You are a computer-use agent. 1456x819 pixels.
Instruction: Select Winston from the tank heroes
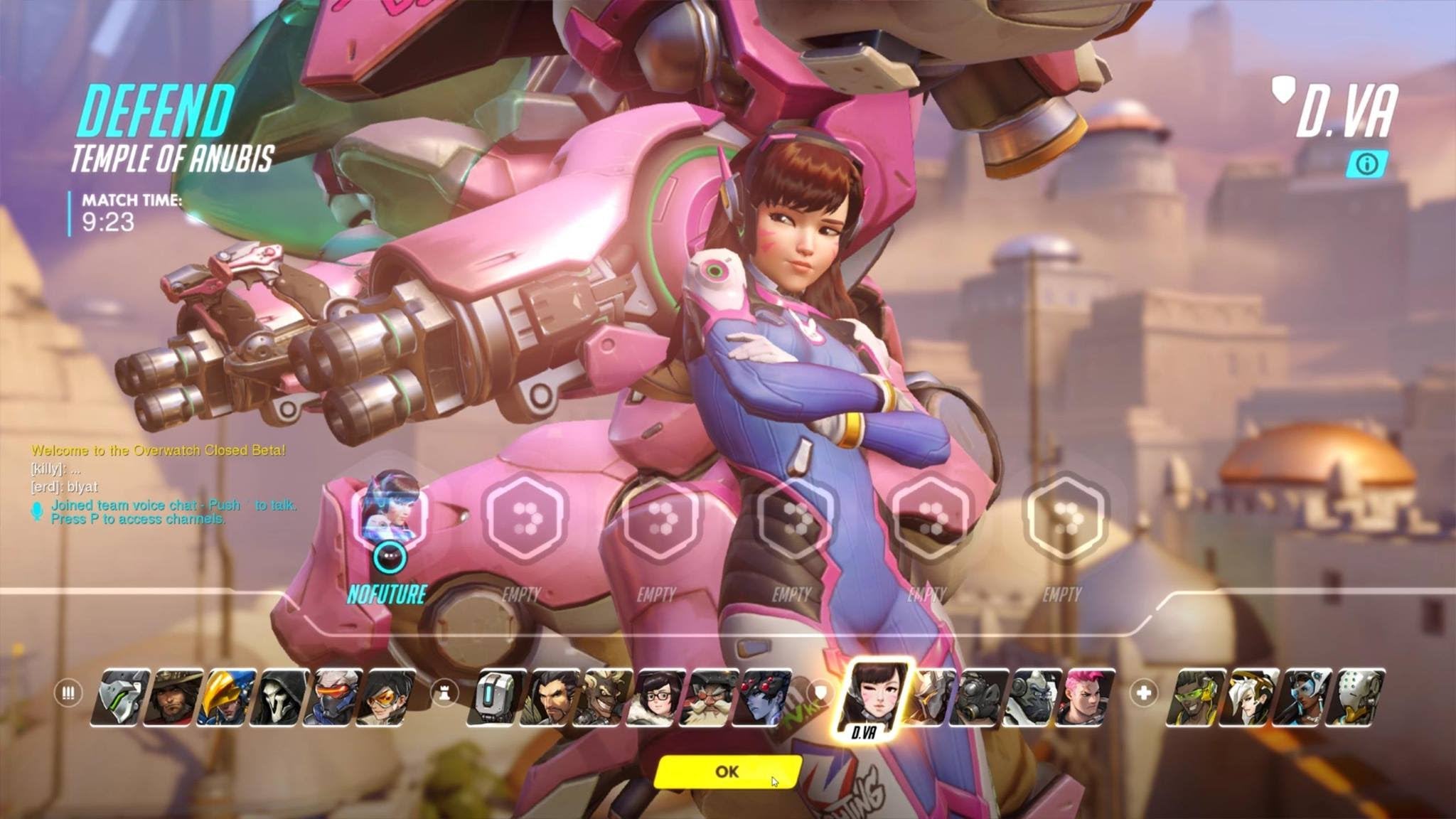coord(1033,697)
